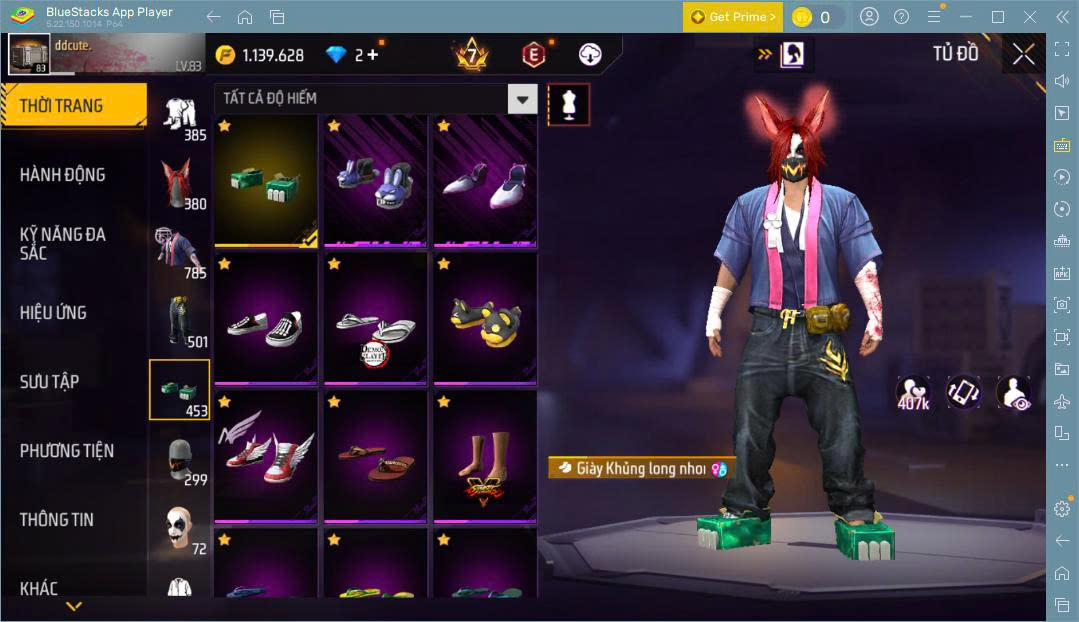Close the Tủ Đồ wardrobe screen
Screen dimensions: 1079x622
tap(1023, 54)
